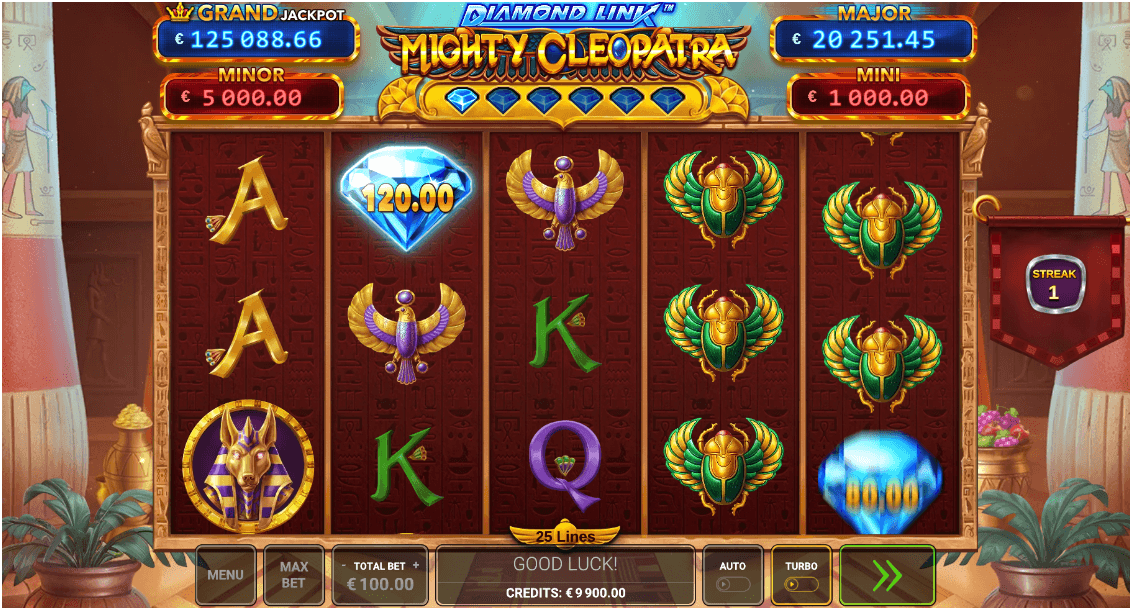Toggle the TURBO mode switch

point(801,584)
